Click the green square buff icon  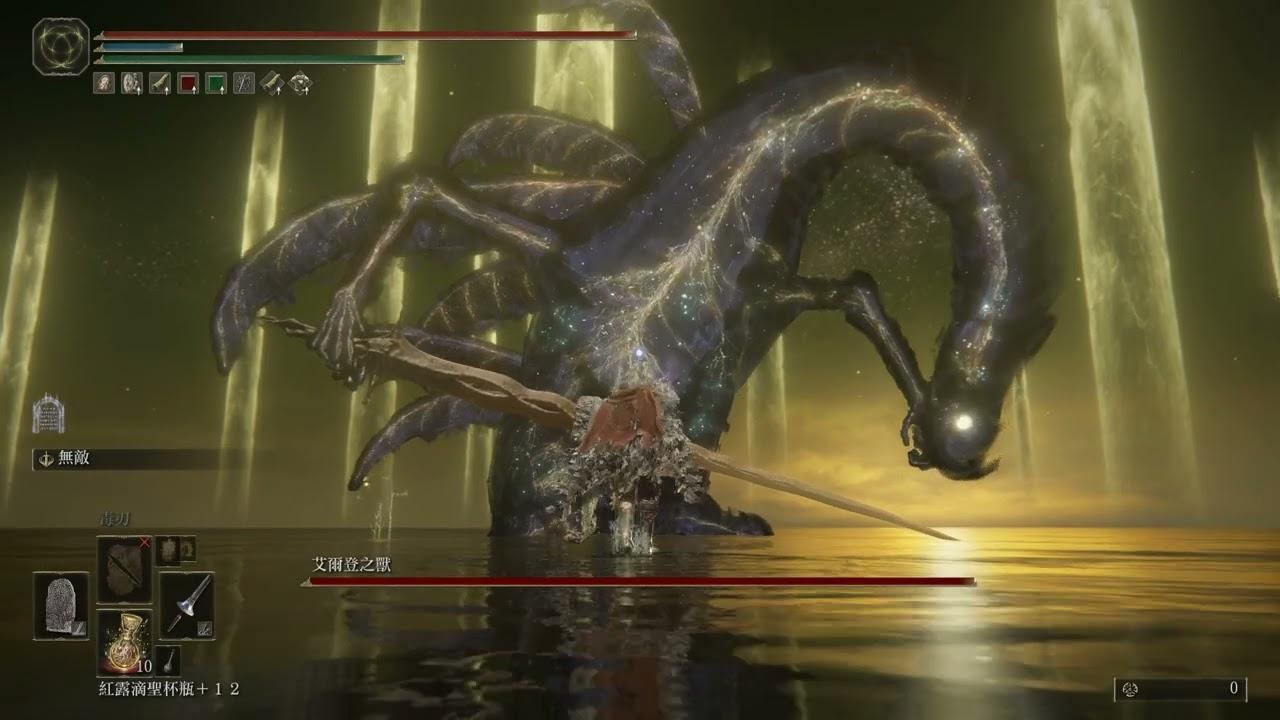point(216,84)
